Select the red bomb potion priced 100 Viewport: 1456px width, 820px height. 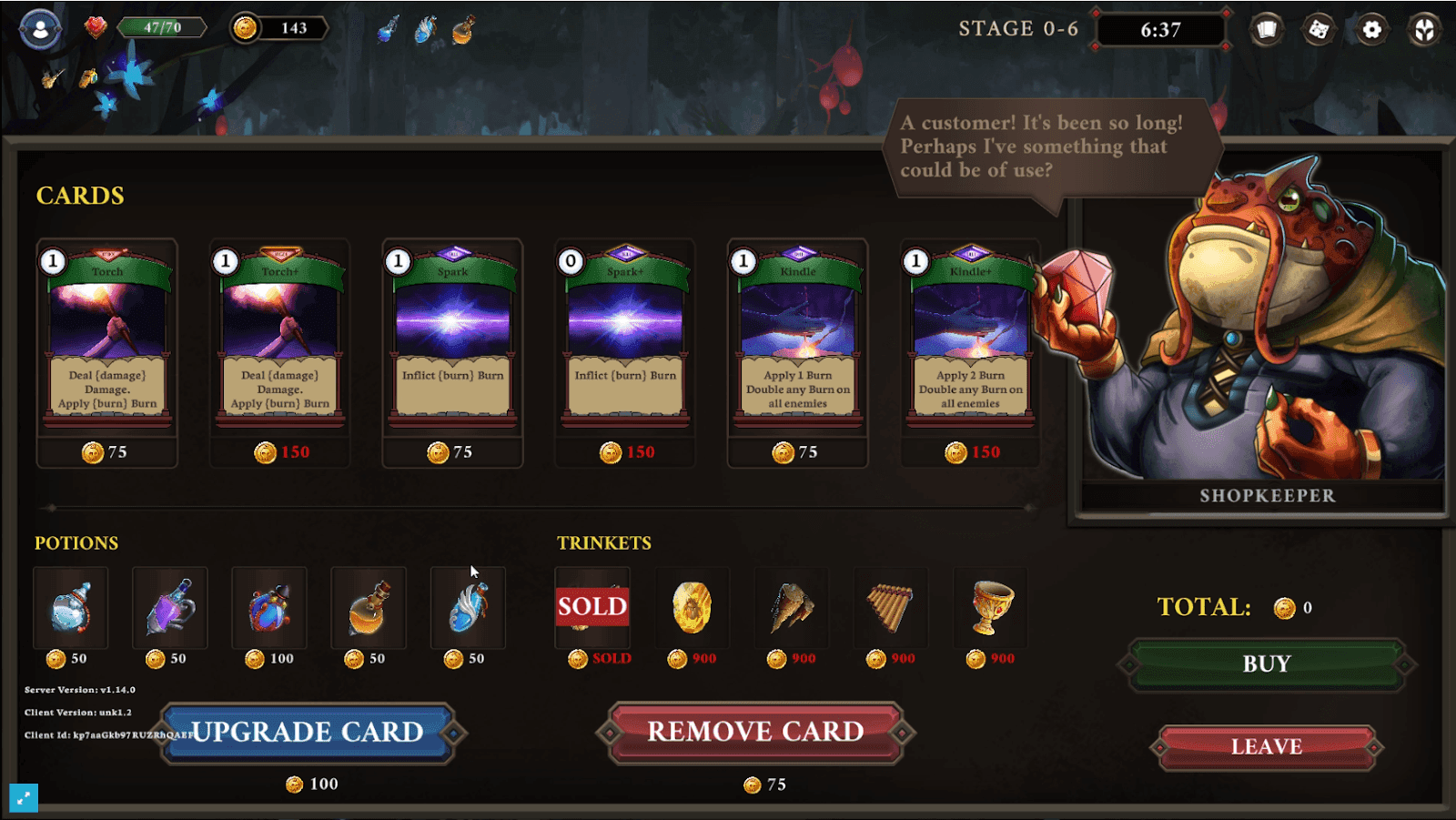pos(269,608)
